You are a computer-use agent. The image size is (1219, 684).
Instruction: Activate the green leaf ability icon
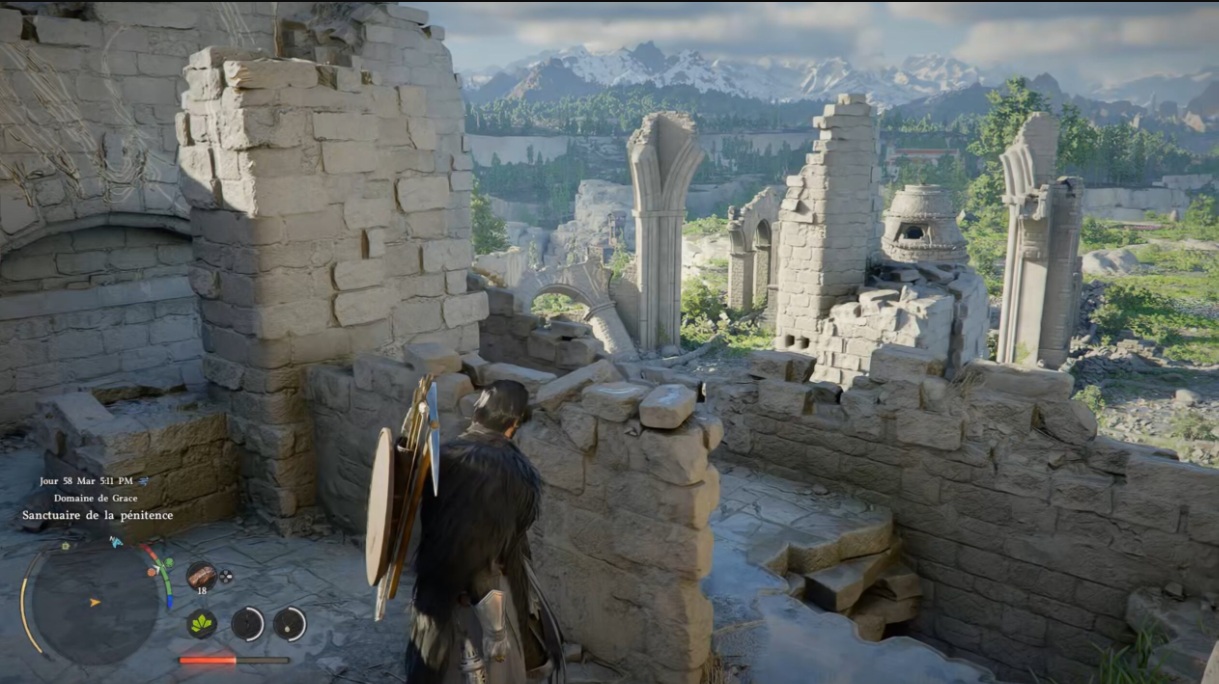coord(201,623)
